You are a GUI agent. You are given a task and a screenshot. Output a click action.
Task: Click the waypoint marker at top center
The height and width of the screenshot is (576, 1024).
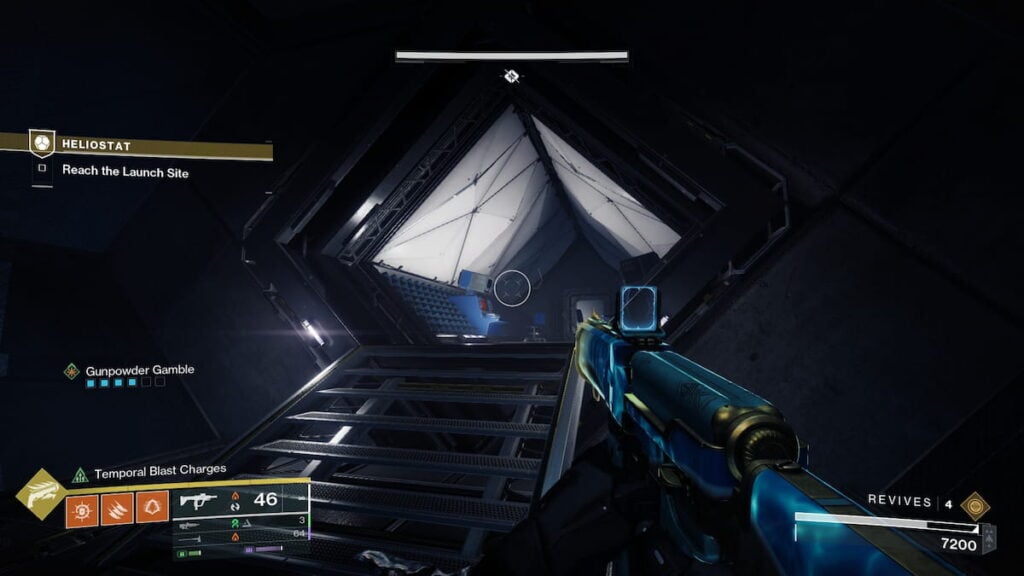[512, 76]
